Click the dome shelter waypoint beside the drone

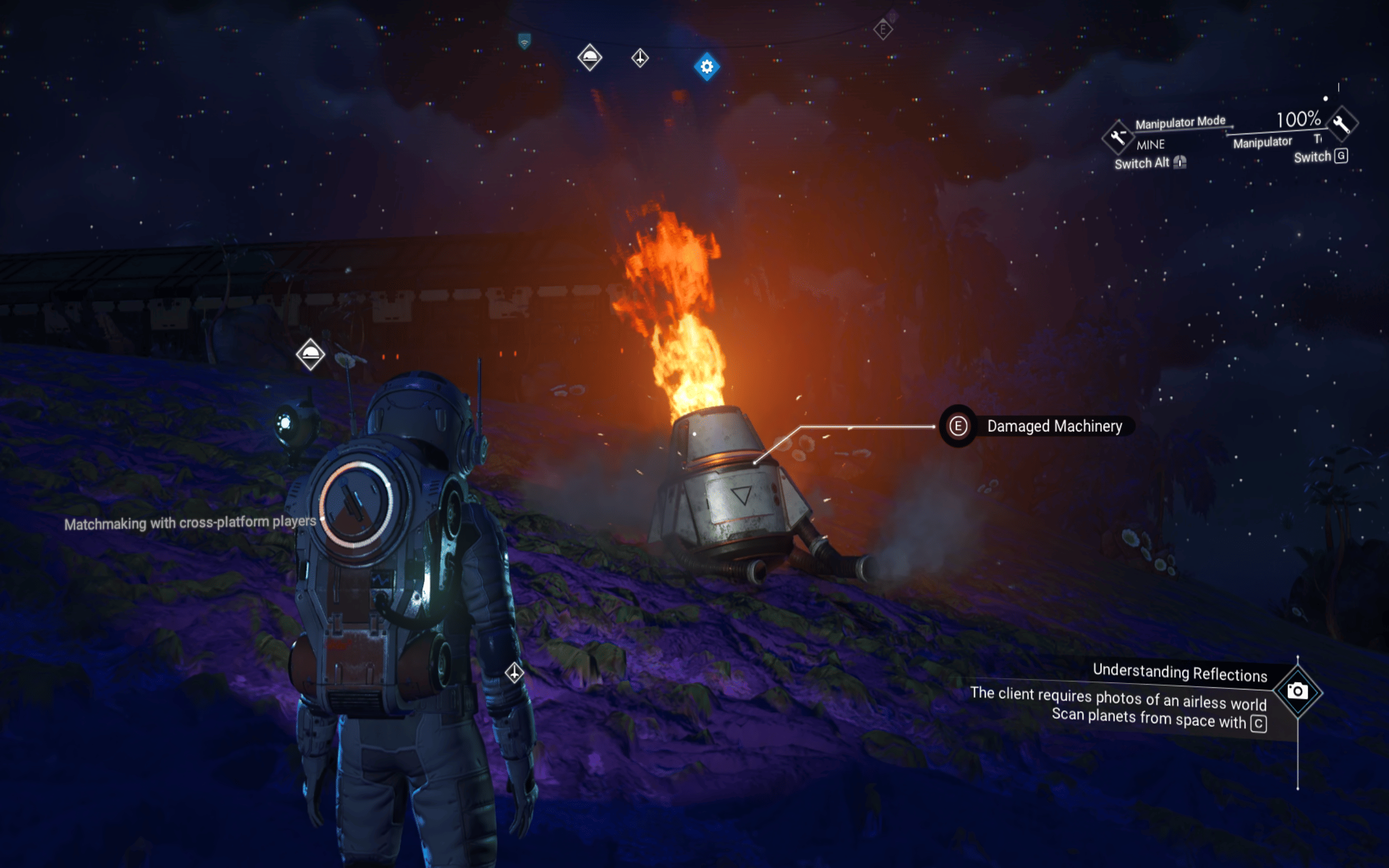click(x=310, y=354)
